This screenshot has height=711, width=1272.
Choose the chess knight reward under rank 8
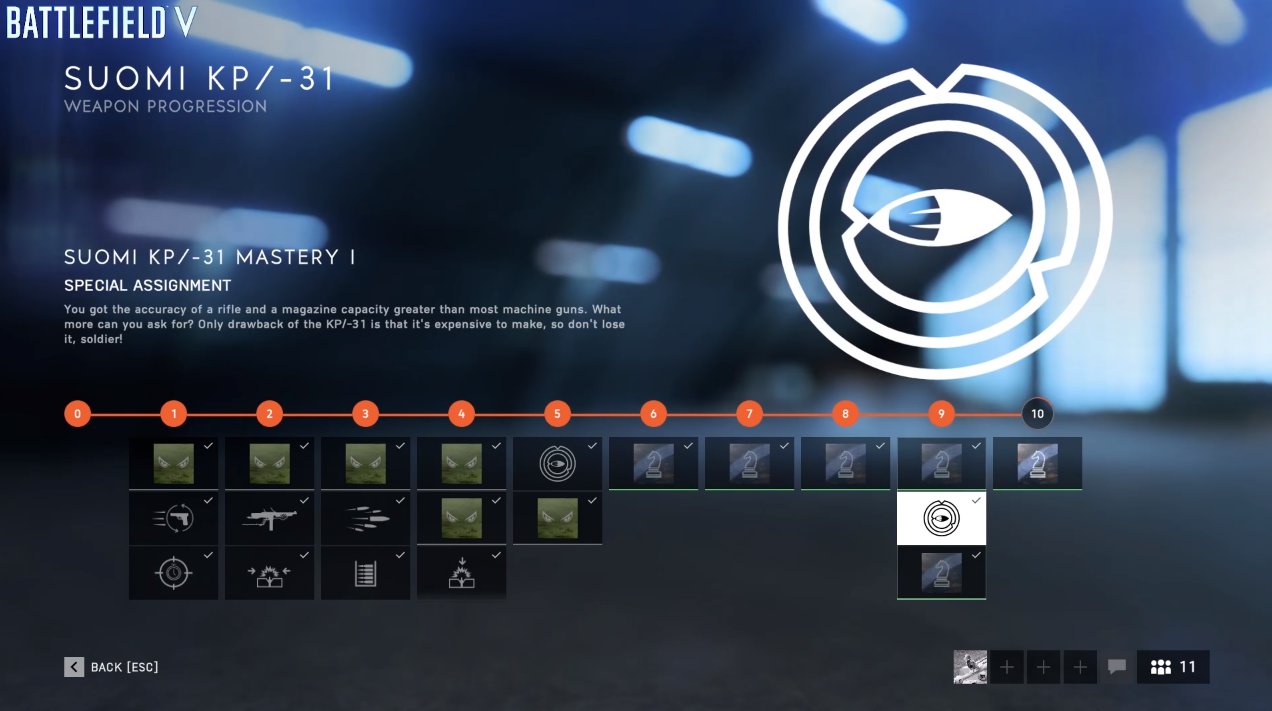pos(845,463)
